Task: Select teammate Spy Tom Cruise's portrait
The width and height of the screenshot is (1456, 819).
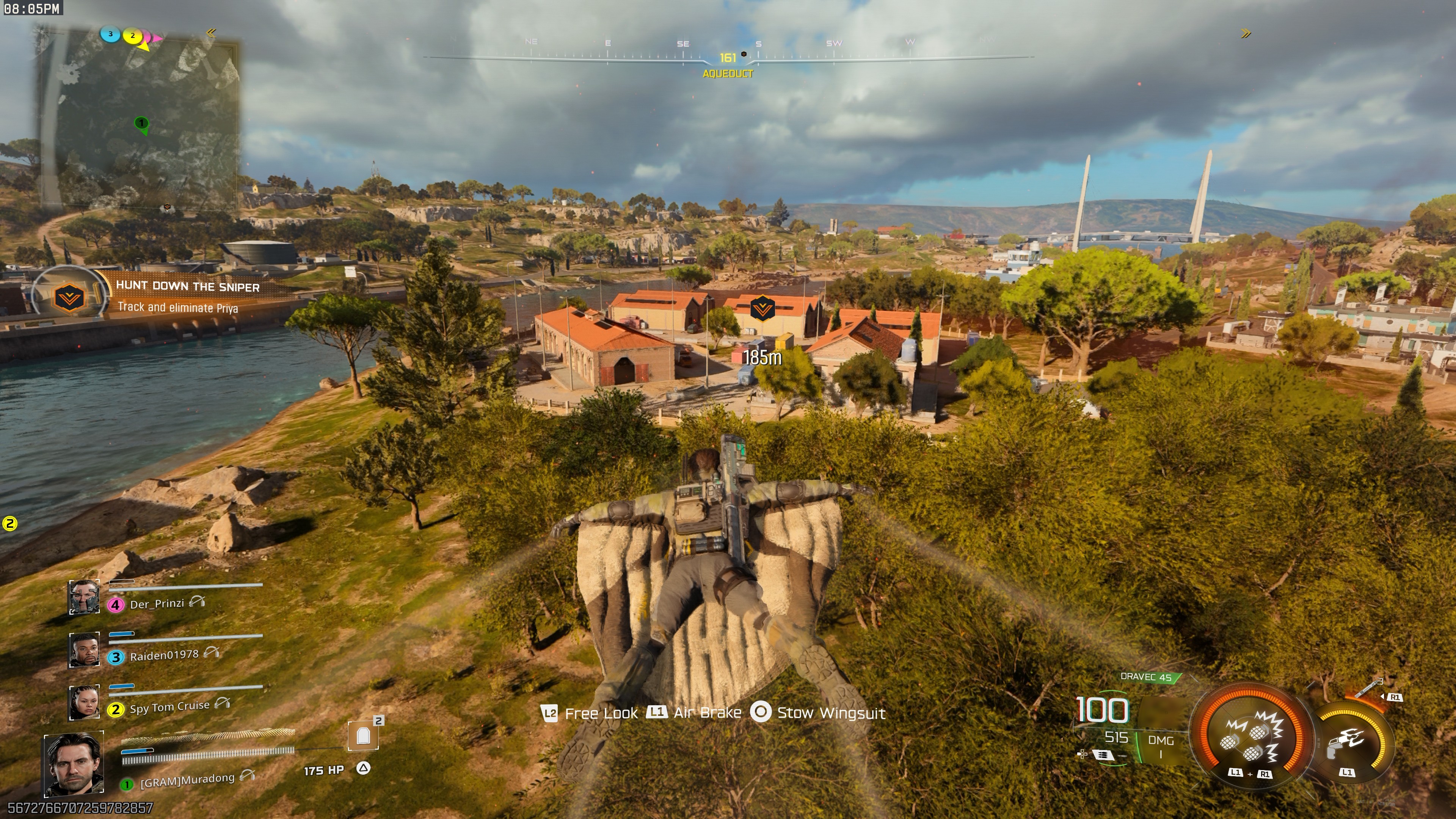Action: click(84, 703)
